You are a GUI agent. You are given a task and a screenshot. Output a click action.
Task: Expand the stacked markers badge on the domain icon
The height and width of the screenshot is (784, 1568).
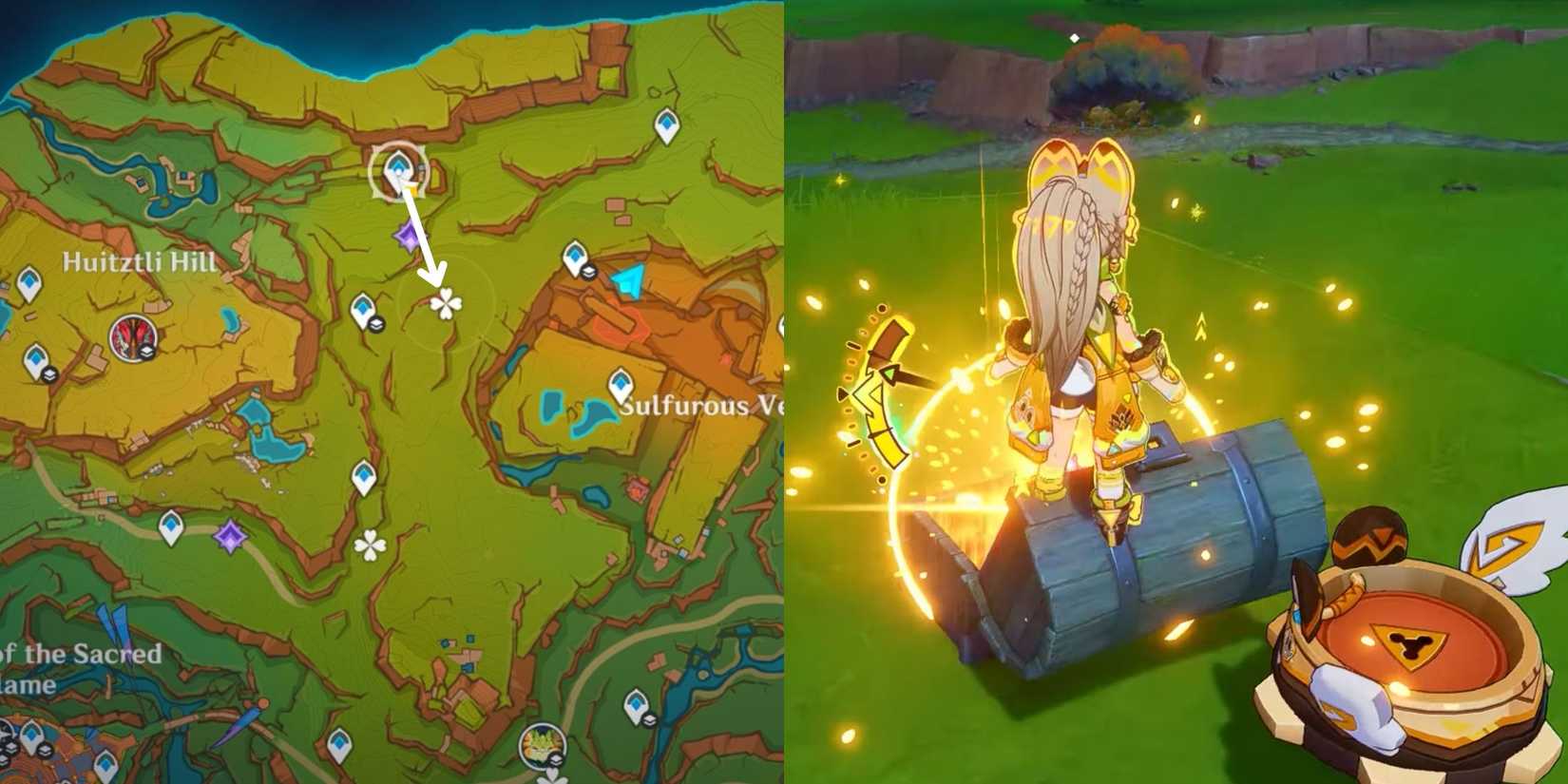(x=147, y=353)
